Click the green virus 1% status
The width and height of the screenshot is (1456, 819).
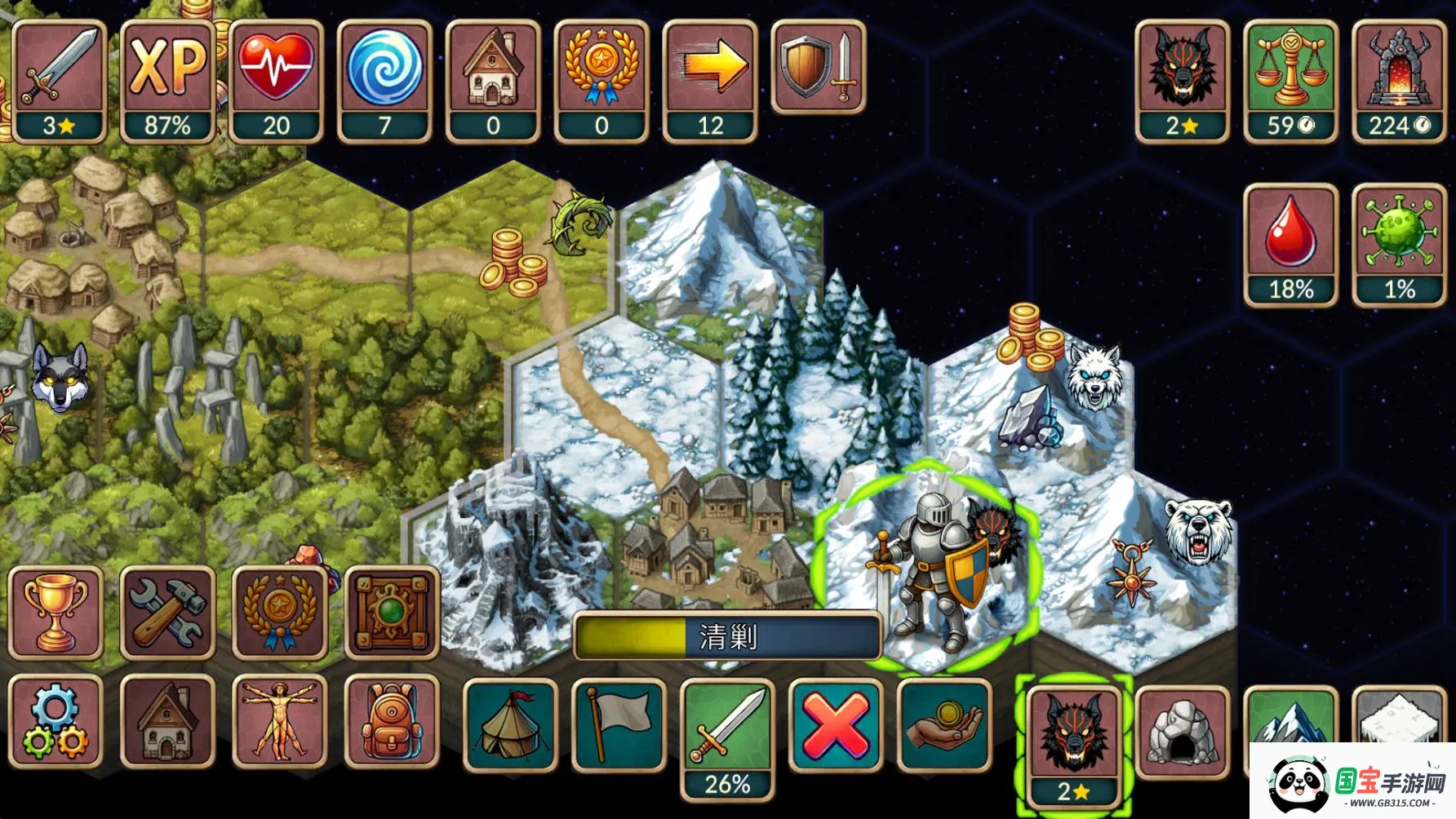pos(1399,245)
